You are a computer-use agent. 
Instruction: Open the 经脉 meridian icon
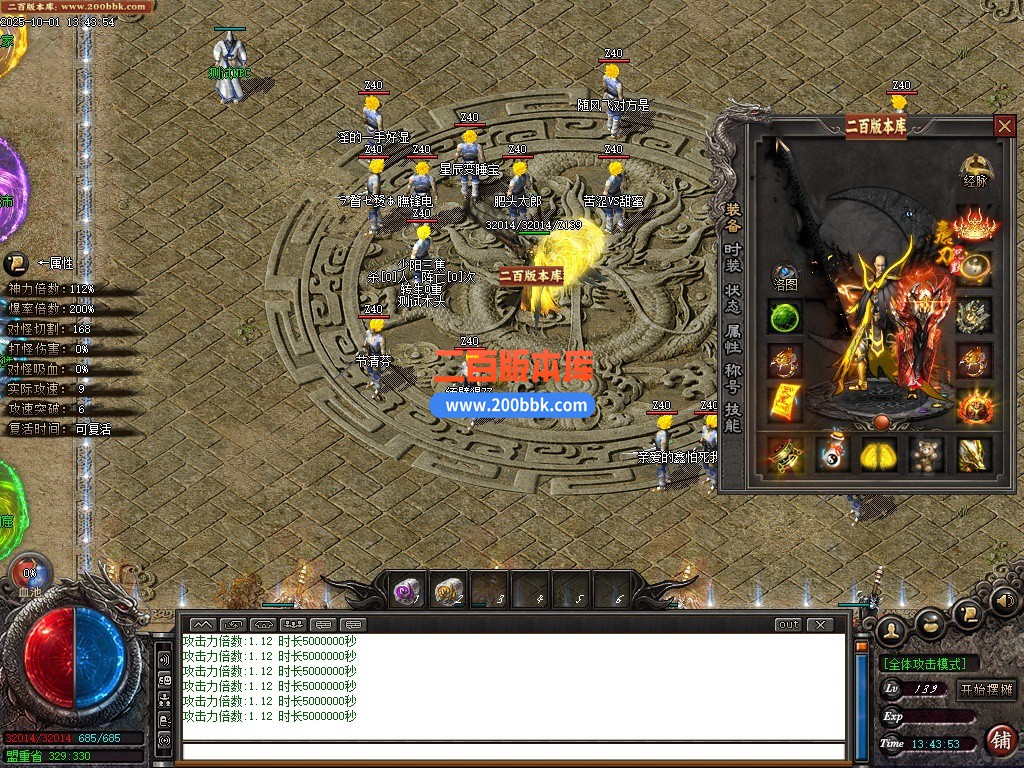[x=975, y=170]
